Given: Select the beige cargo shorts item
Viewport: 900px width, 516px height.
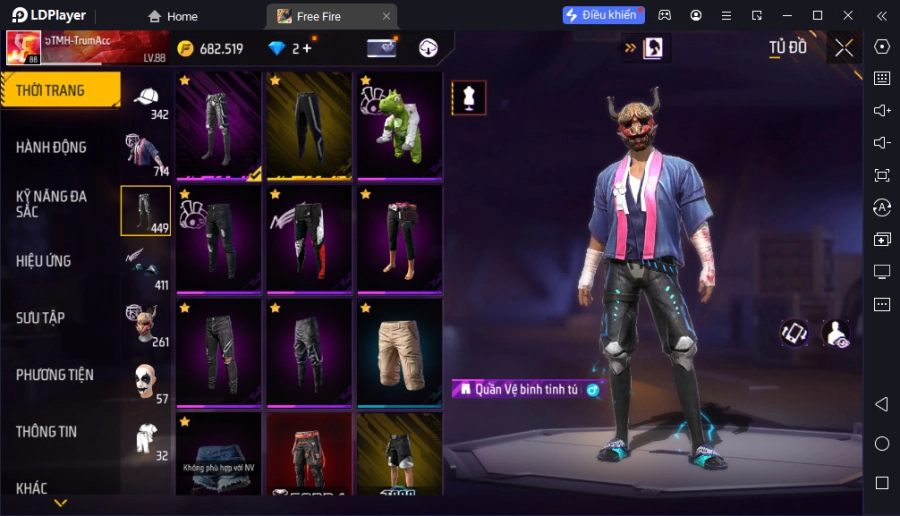Looking at the screenshot, I should coord(399,351).
